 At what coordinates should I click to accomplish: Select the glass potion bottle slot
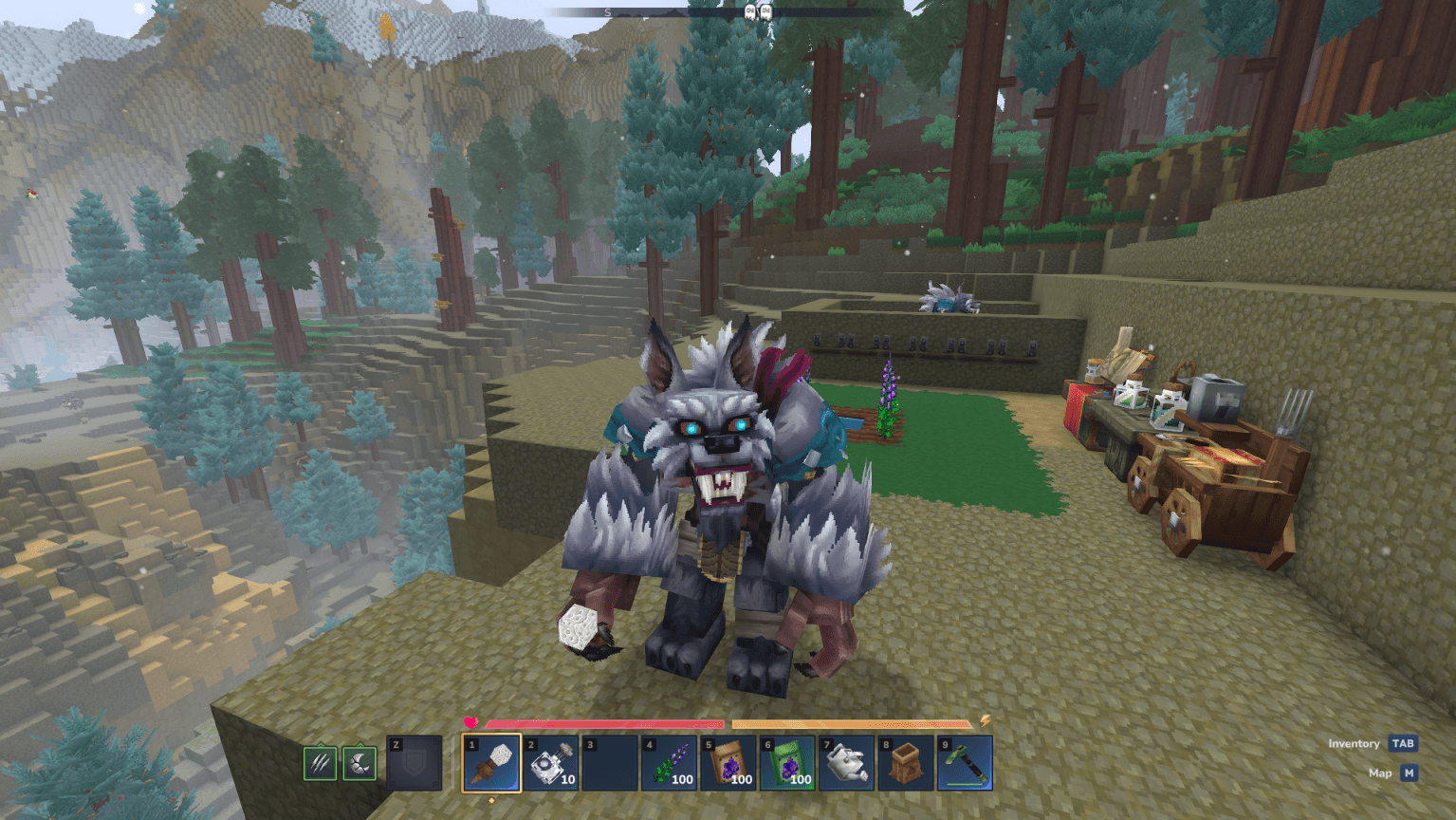pyautogui.click(x=551, y=763)
